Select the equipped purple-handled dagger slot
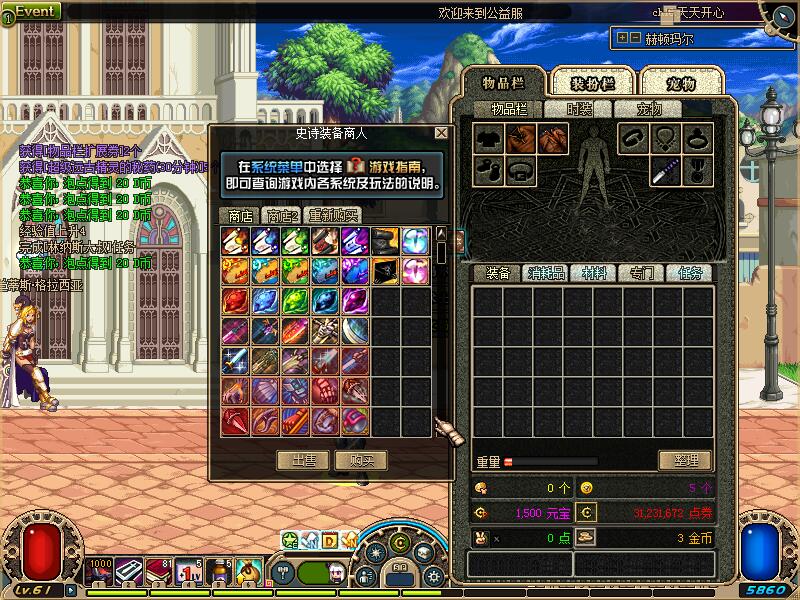 point(664,172)
